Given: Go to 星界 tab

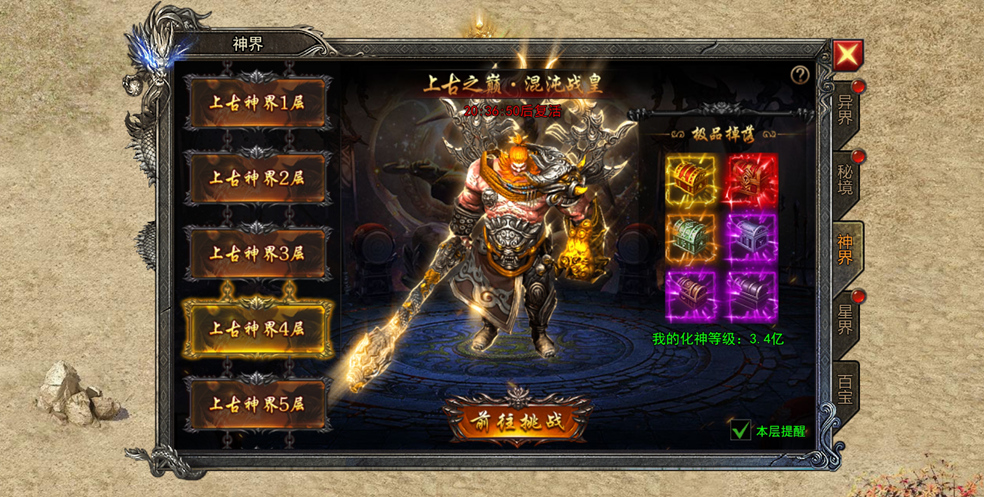Looking at the screenshot, I should click(x=846, y=318).
